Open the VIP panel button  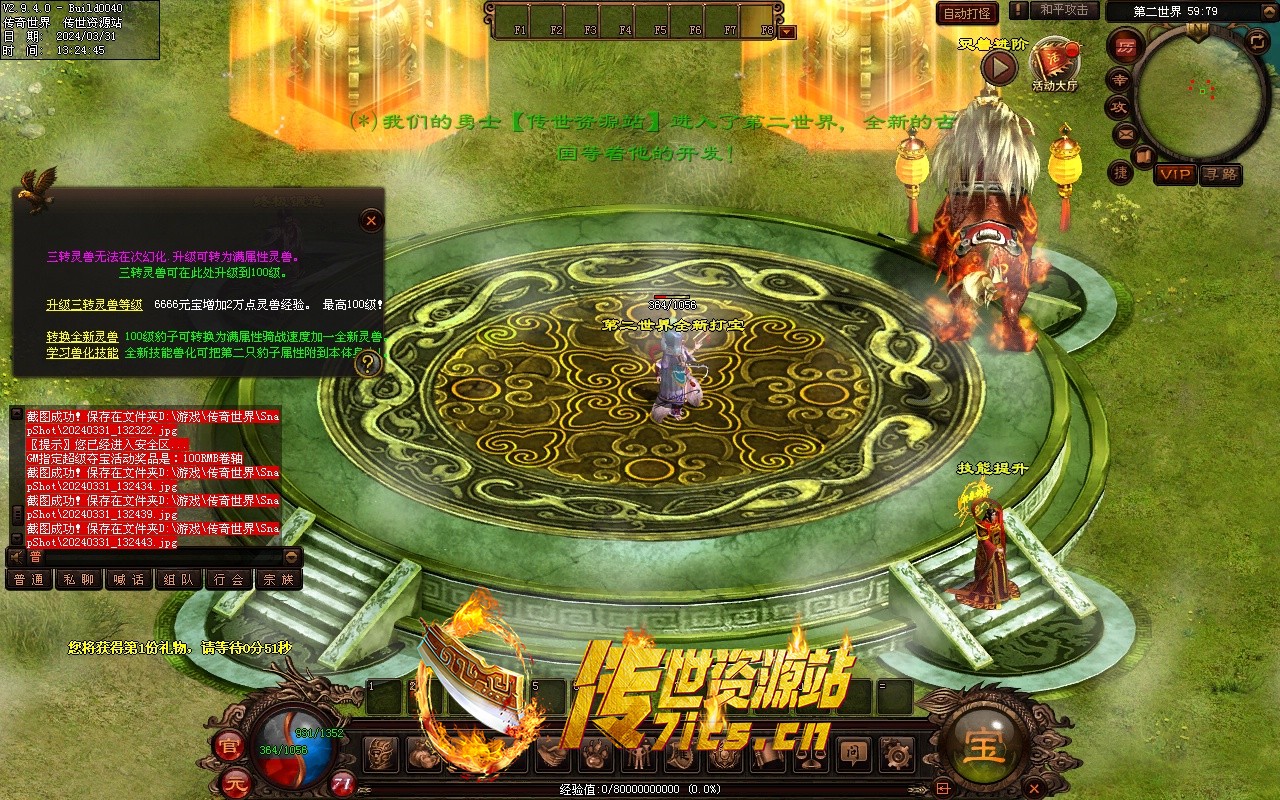[x=1175, y=174]
